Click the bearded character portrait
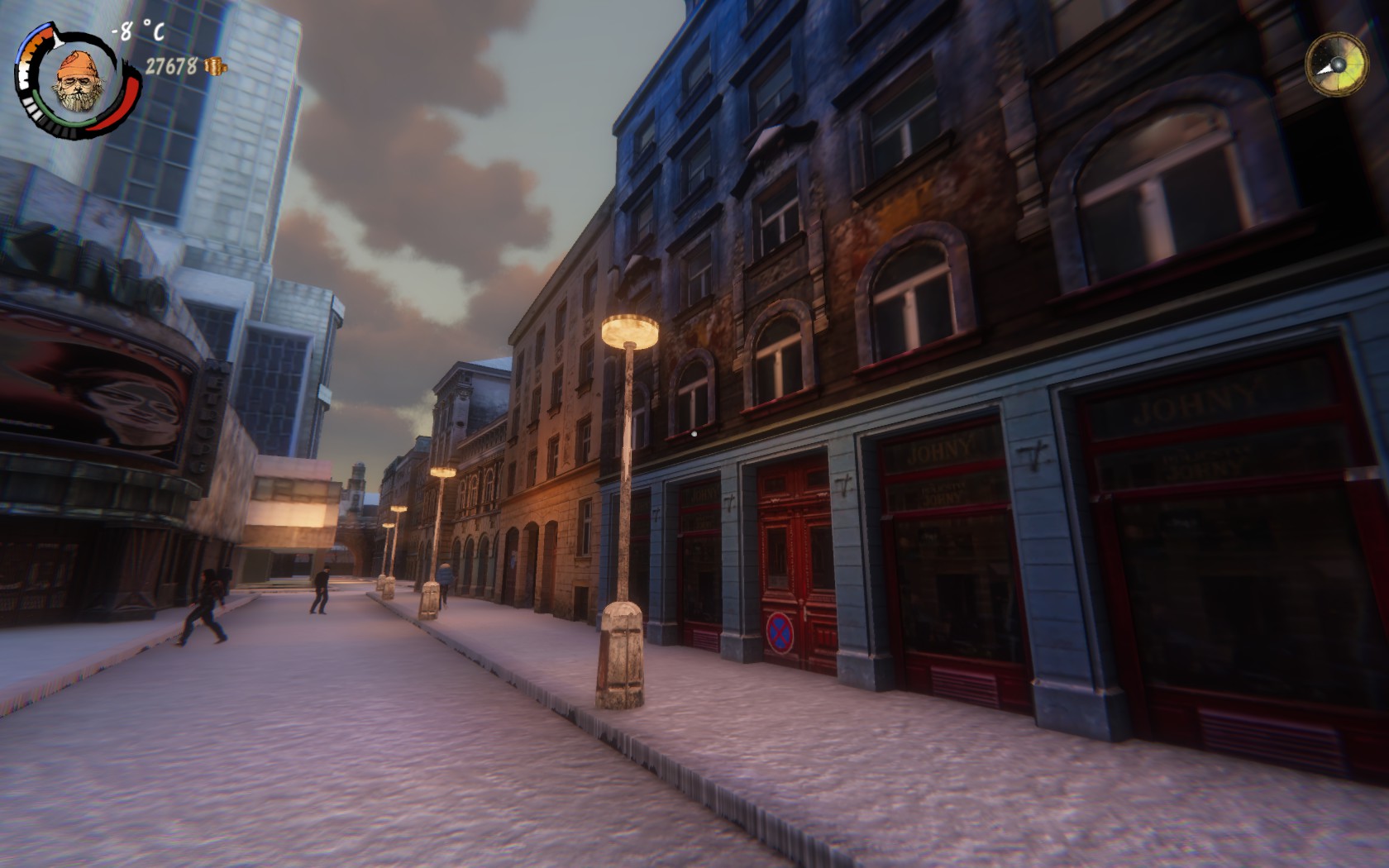The width and height of the screenshot is (1389, 868). 77,81
